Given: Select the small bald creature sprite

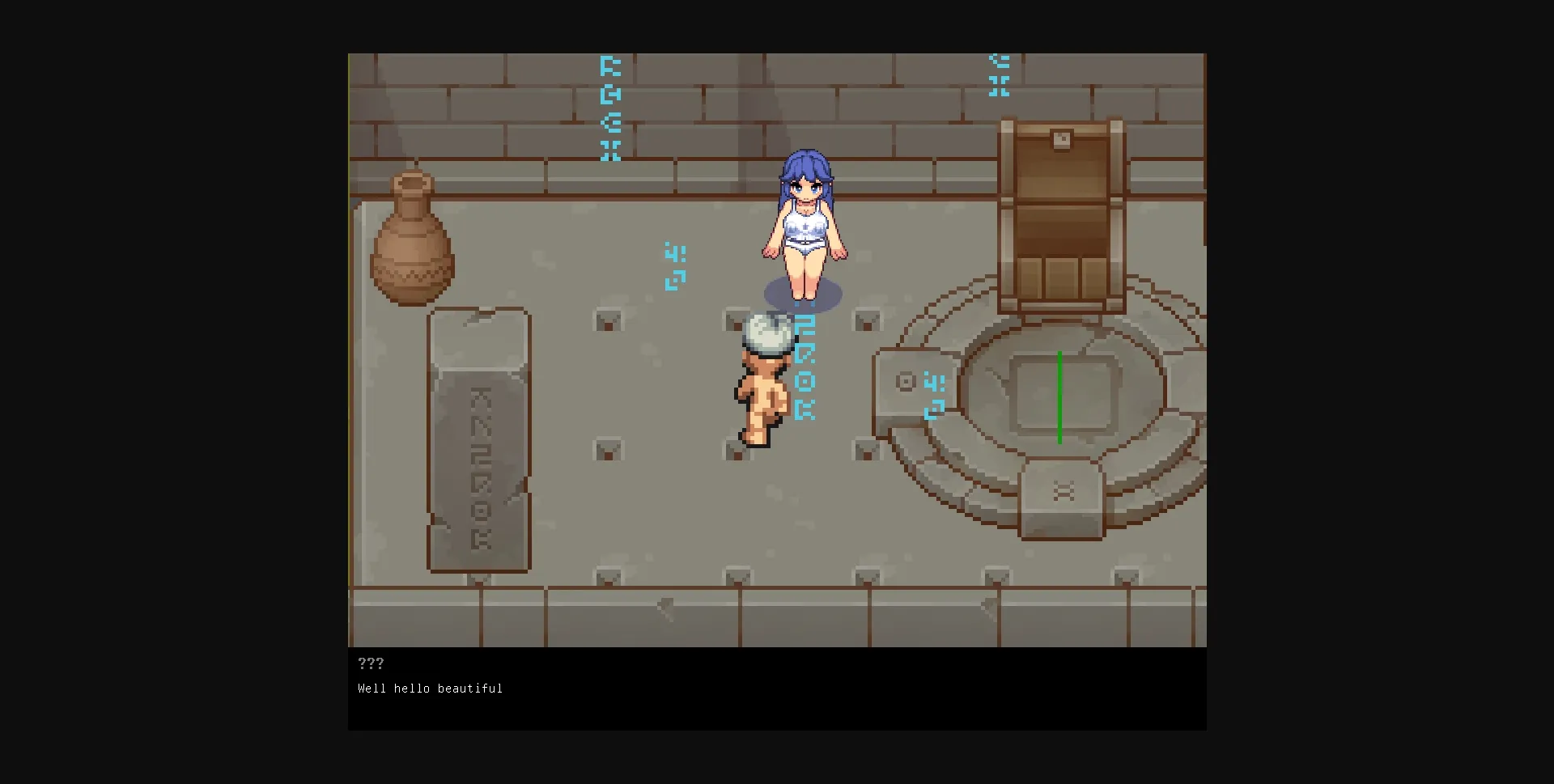Looking at the screenshot, I should click(763, 380).
